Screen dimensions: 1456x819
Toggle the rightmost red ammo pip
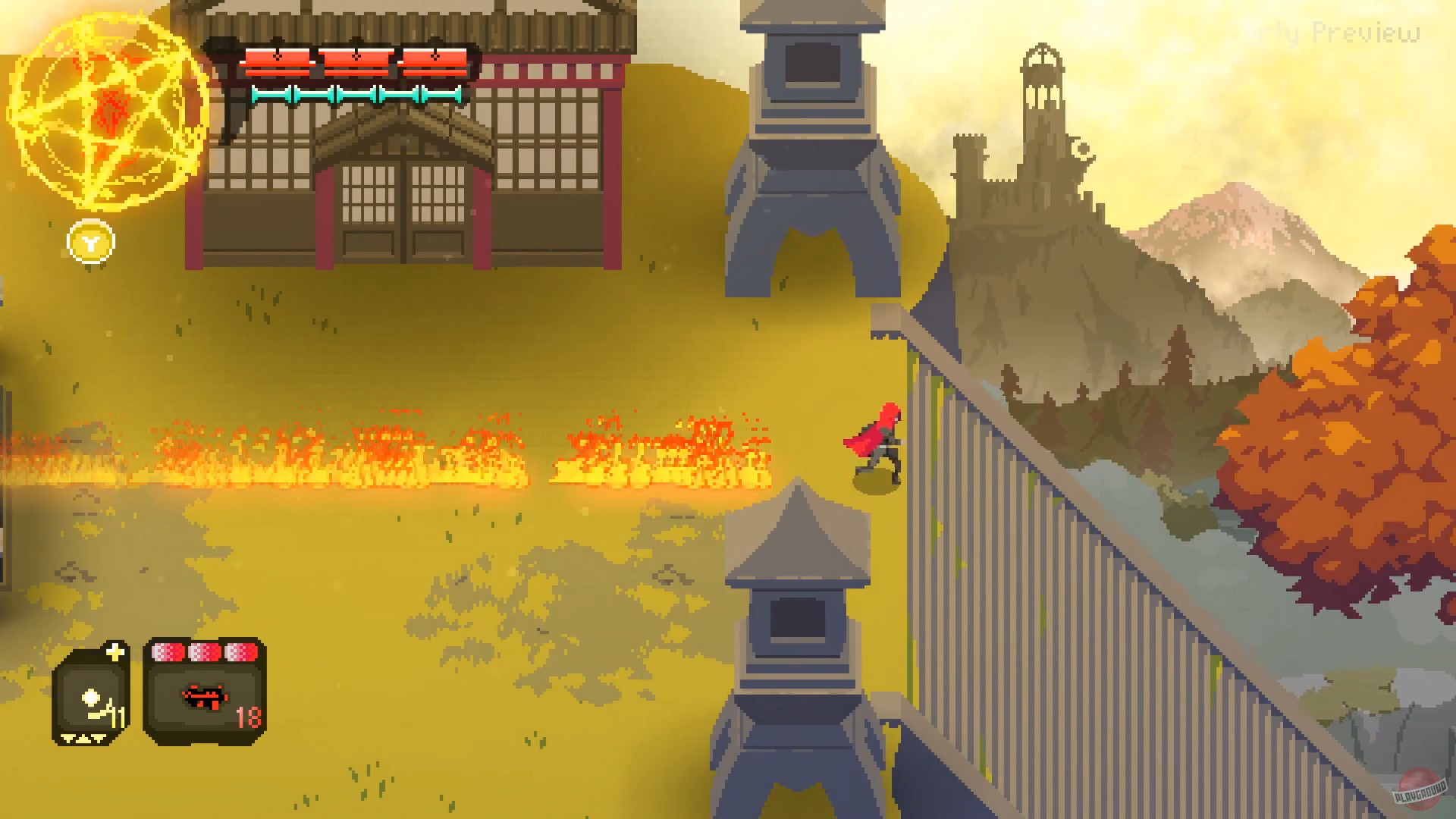pyautogui.click(x=241, y=651)
